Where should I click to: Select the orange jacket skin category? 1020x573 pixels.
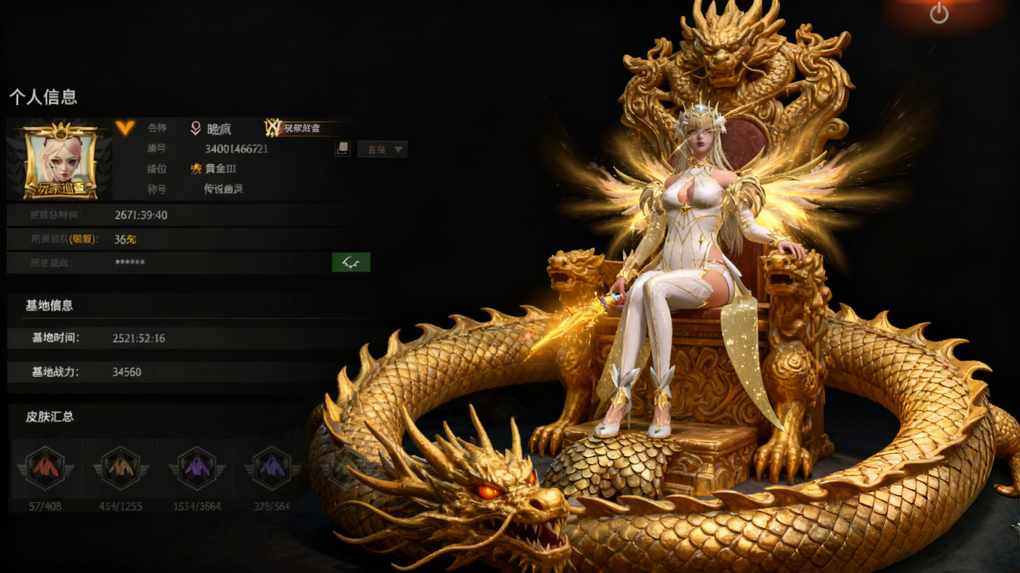pos(121,468)
